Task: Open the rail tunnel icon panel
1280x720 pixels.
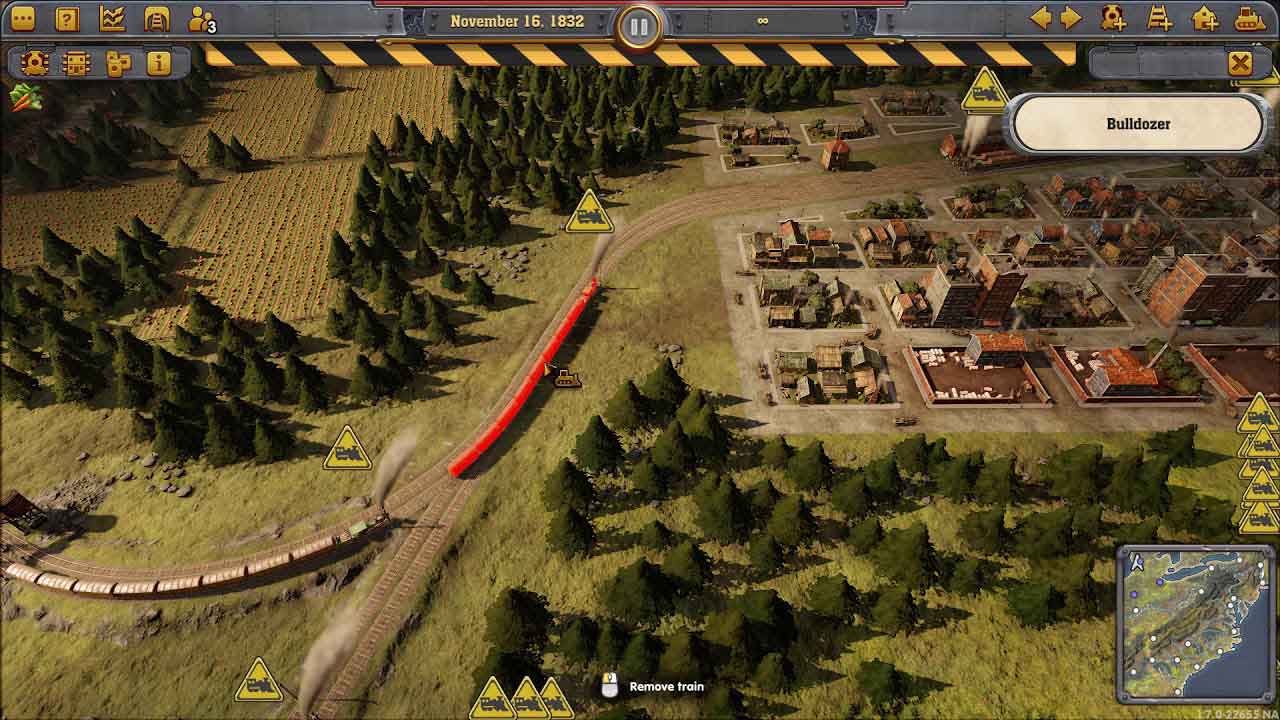Action: [157, 18]
